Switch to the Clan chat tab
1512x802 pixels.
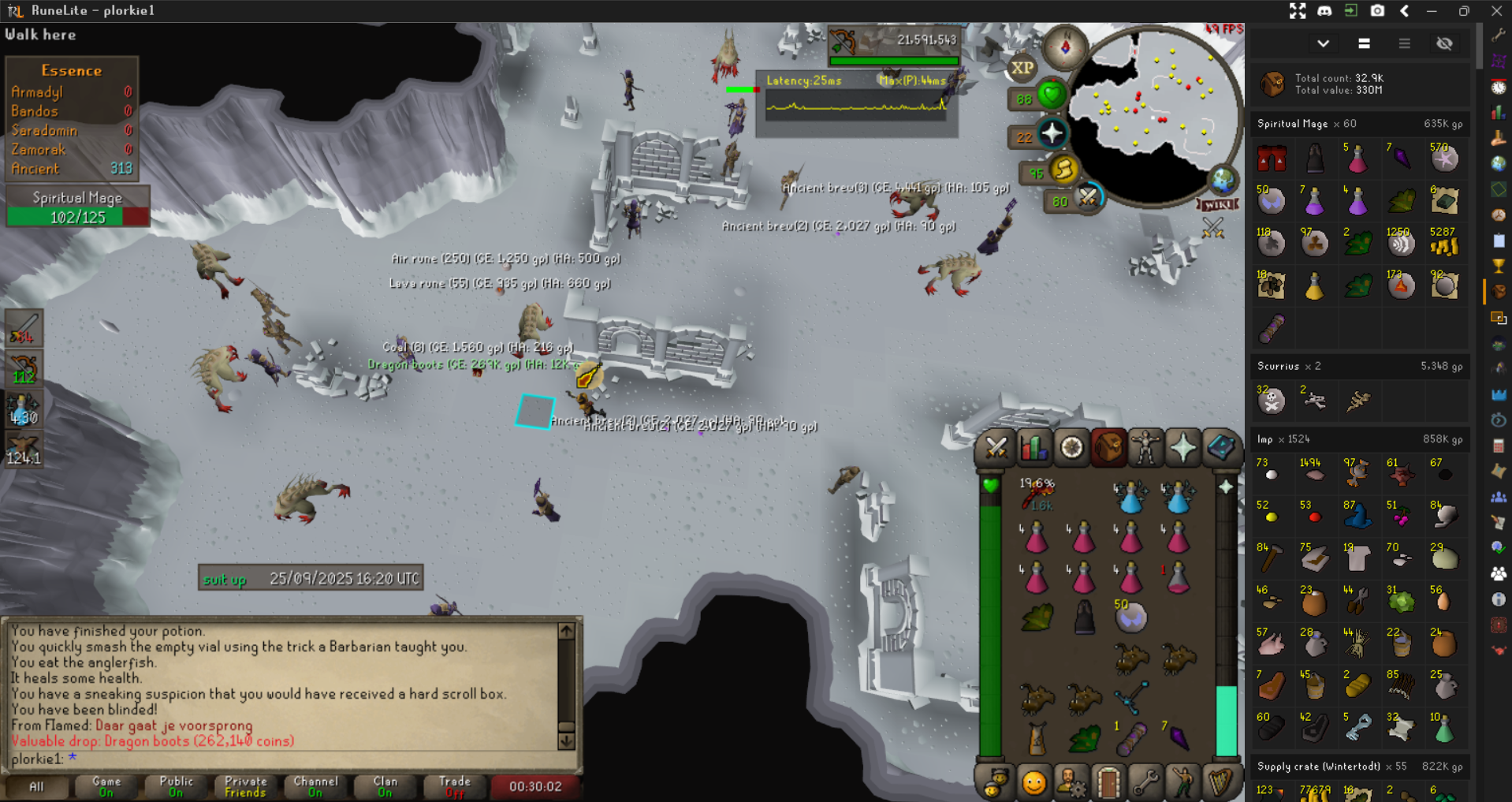coord(385,786)
